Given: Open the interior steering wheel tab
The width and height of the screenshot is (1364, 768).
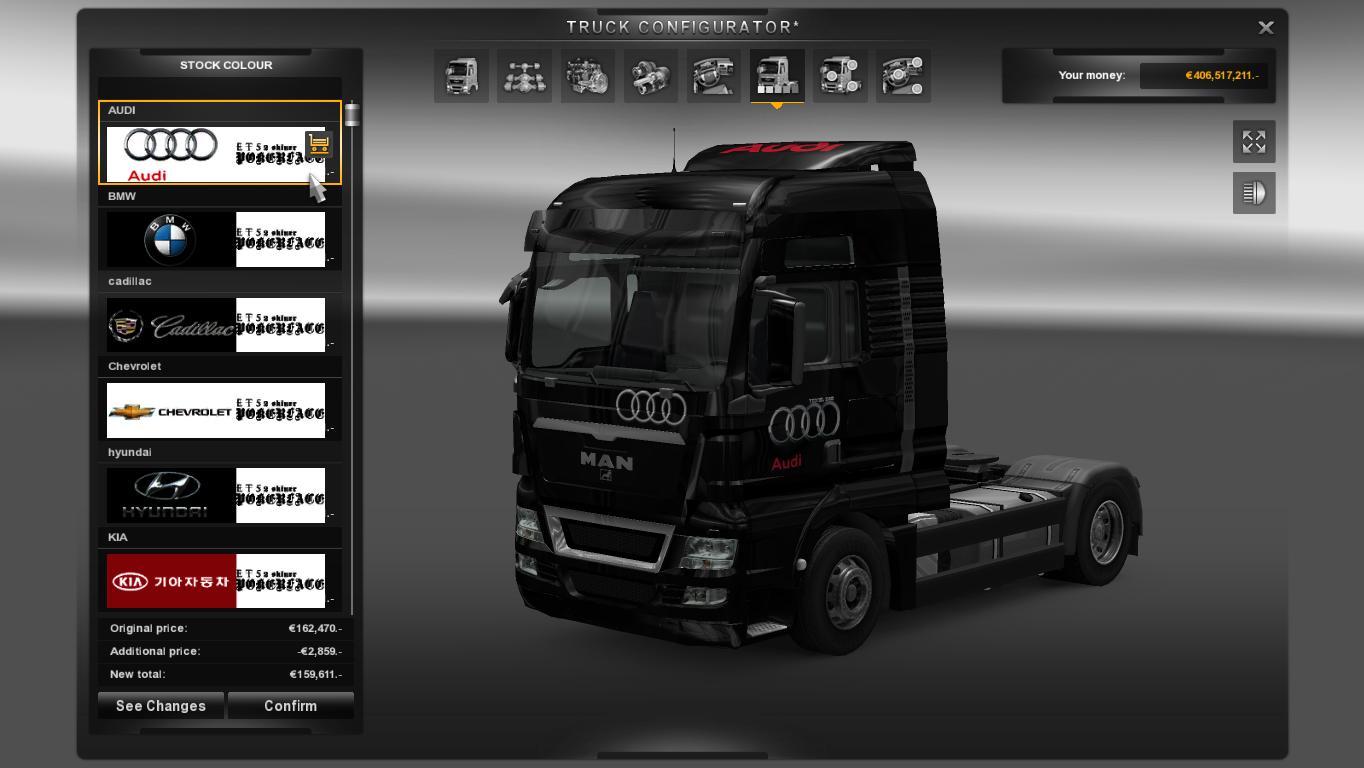Looking at the screenshot, I should 714,76.
